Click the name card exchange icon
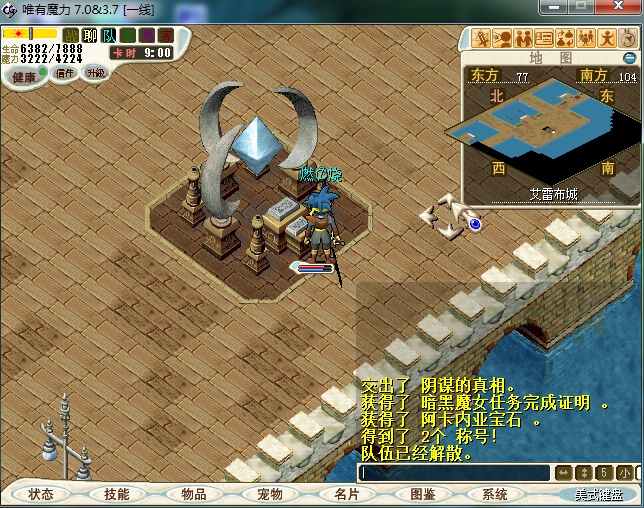The height and width of the screenshot is (508, 644). (544, 39)
